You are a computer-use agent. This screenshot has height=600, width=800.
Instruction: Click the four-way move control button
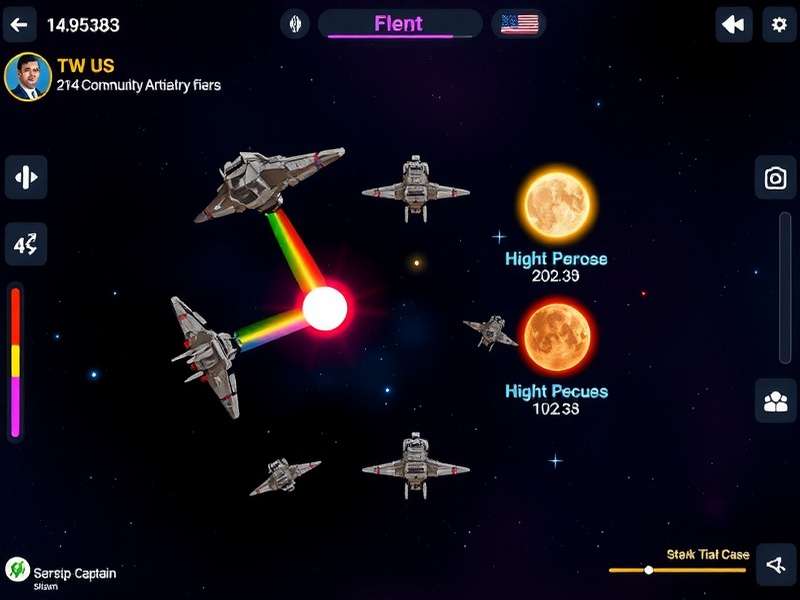pos(26,178)
